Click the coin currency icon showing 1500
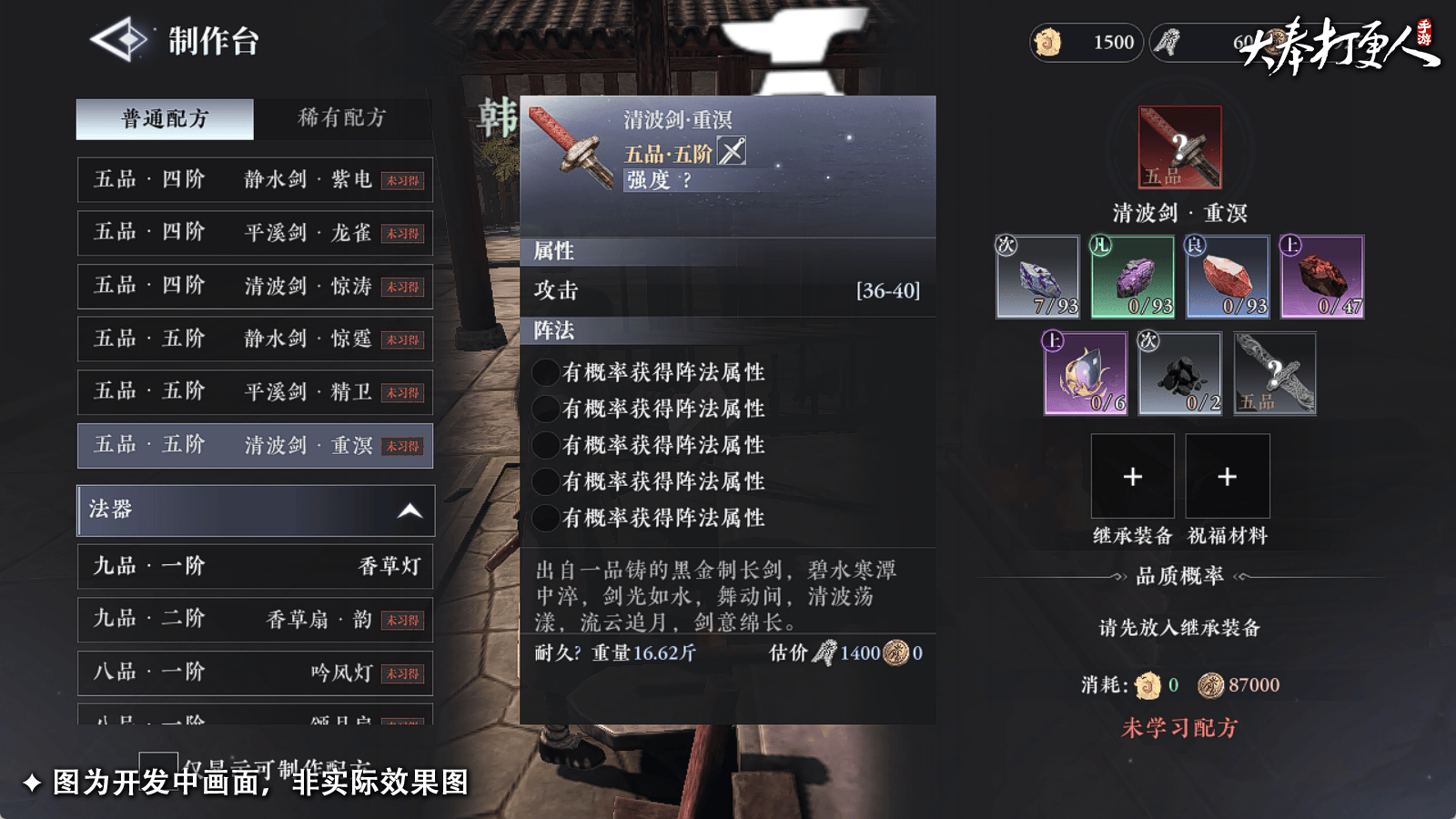This screenshot has height=819, width=1456. tap(1046, 42)
